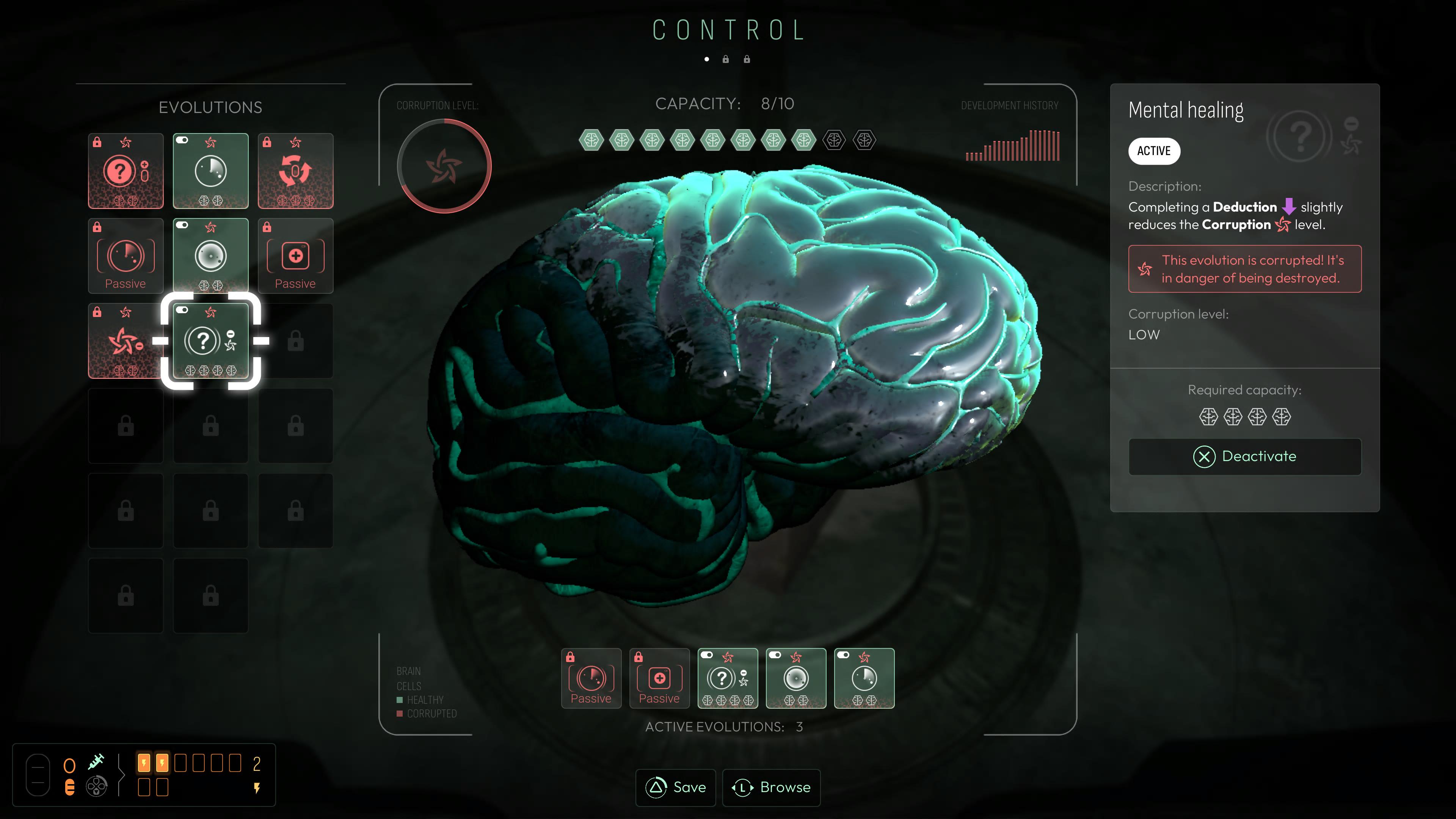
Task: Toggle off the highlighted Mental healing switch
Action: [x=182, y=310]
